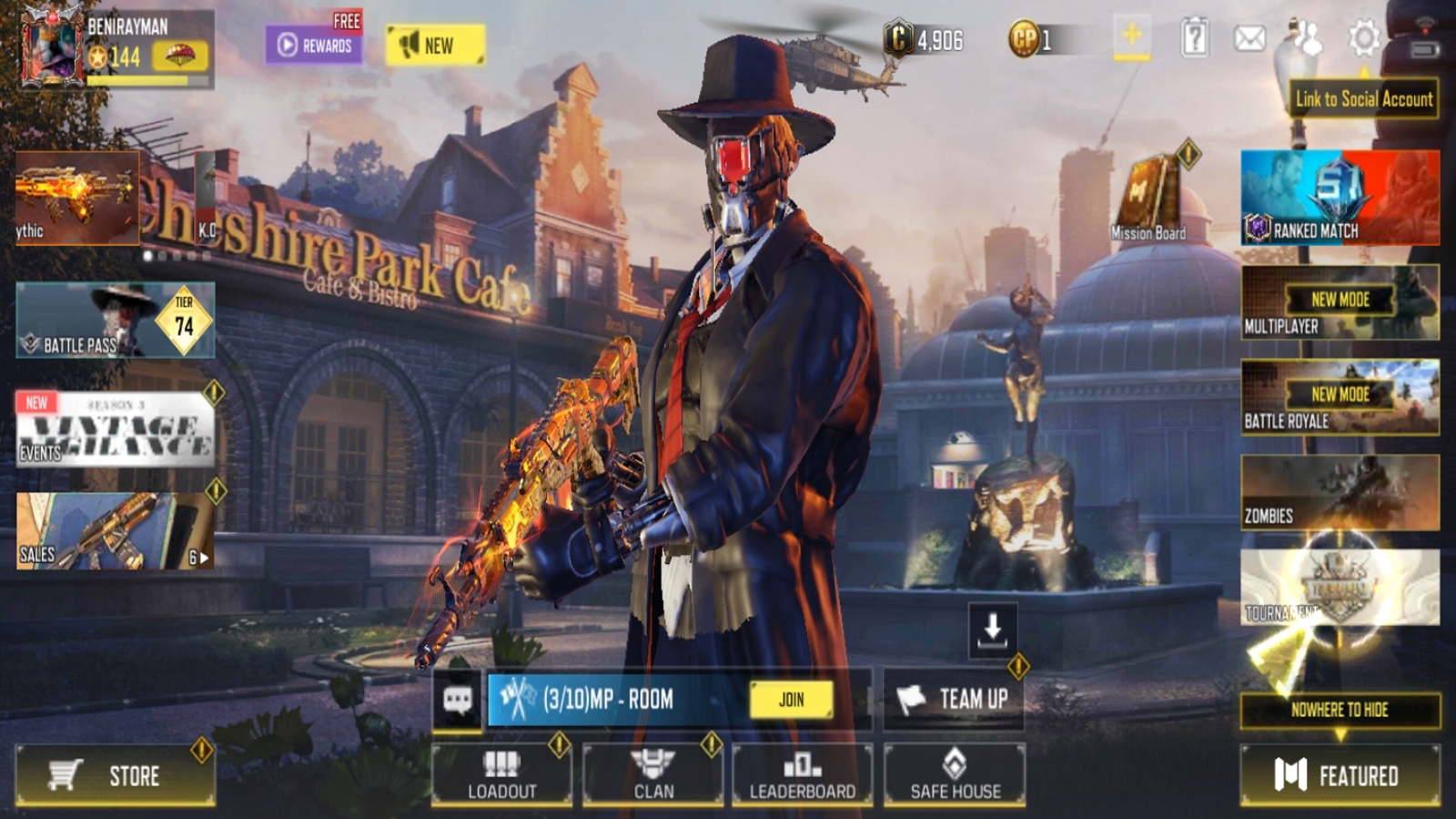Open the Clan menu
Screen dimensions: 1456x819
pos(652,775)
